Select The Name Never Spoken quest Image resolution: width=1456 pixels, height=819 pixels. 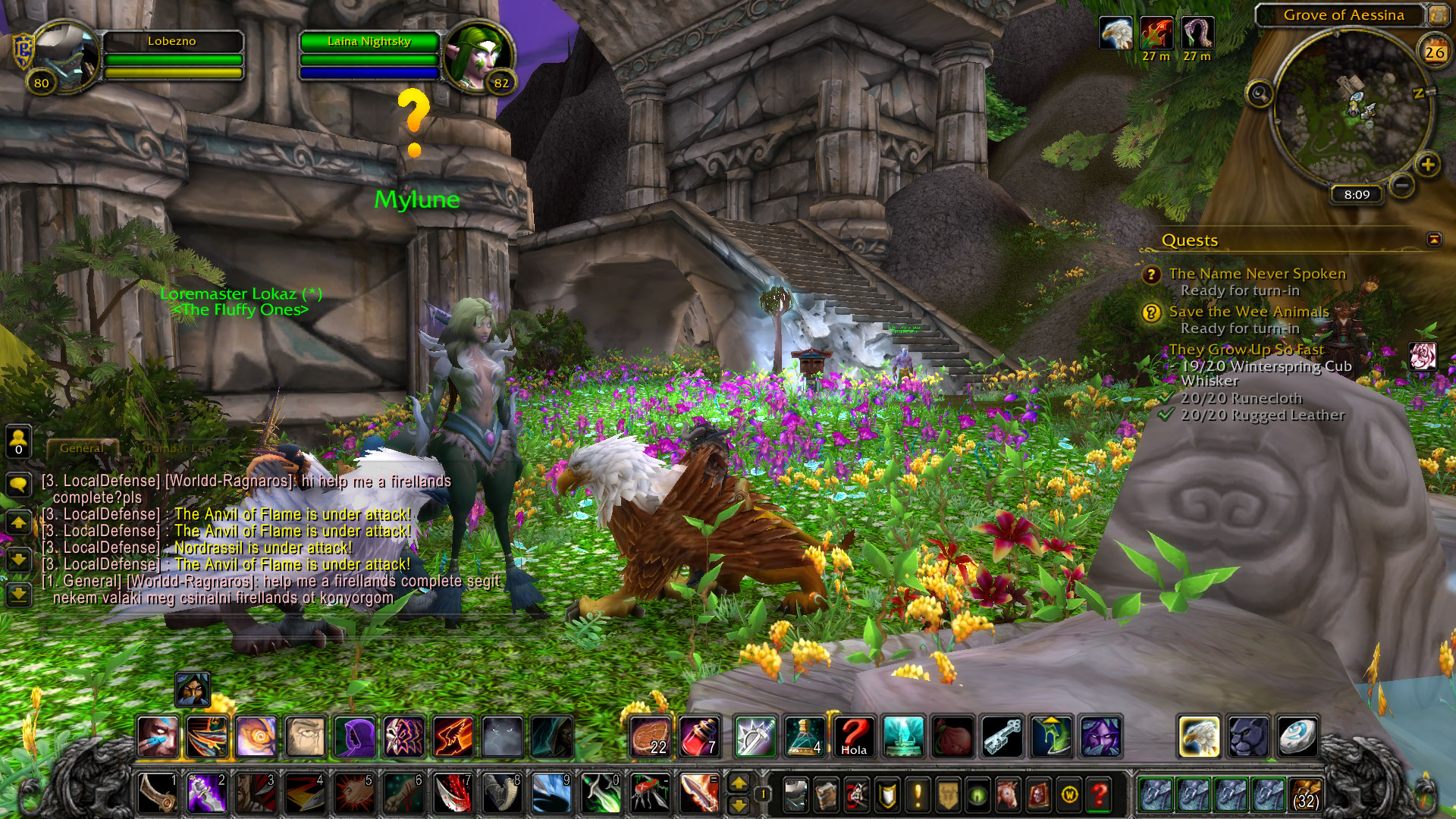pos(1257,274)
